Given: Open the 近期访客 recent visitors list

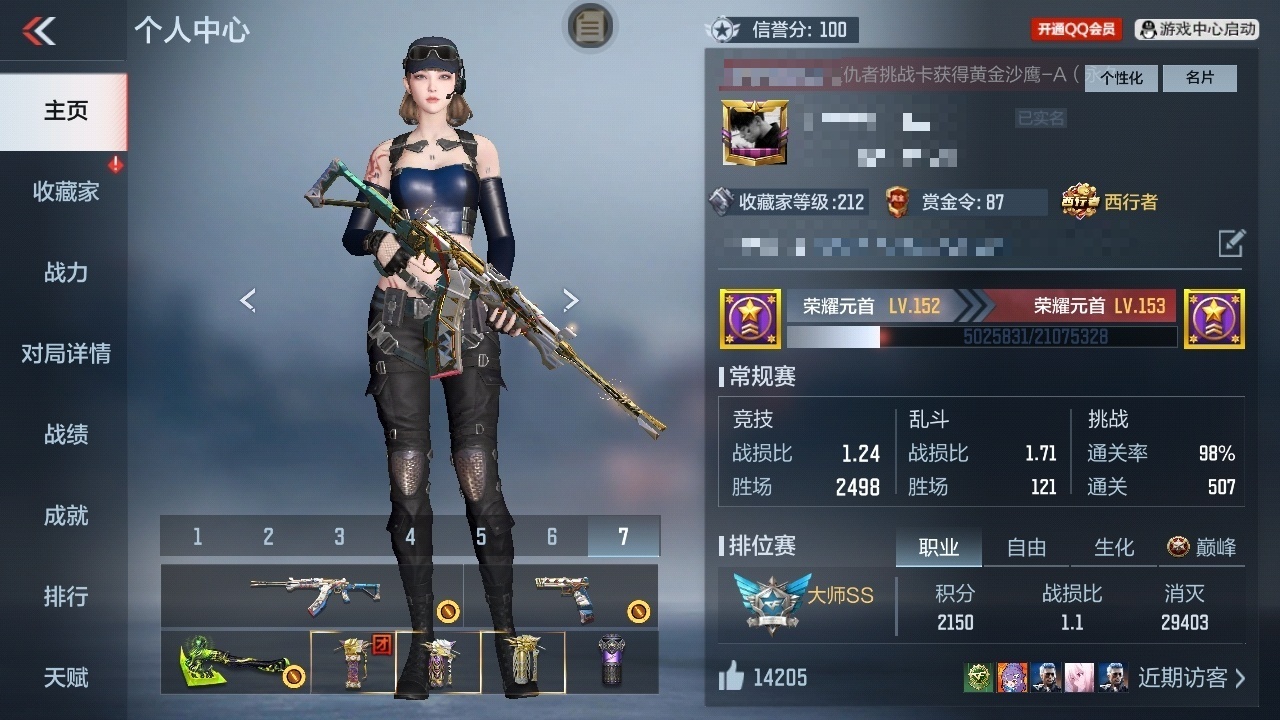Looking at the screenshot, I should click(x=1191, y=678).
